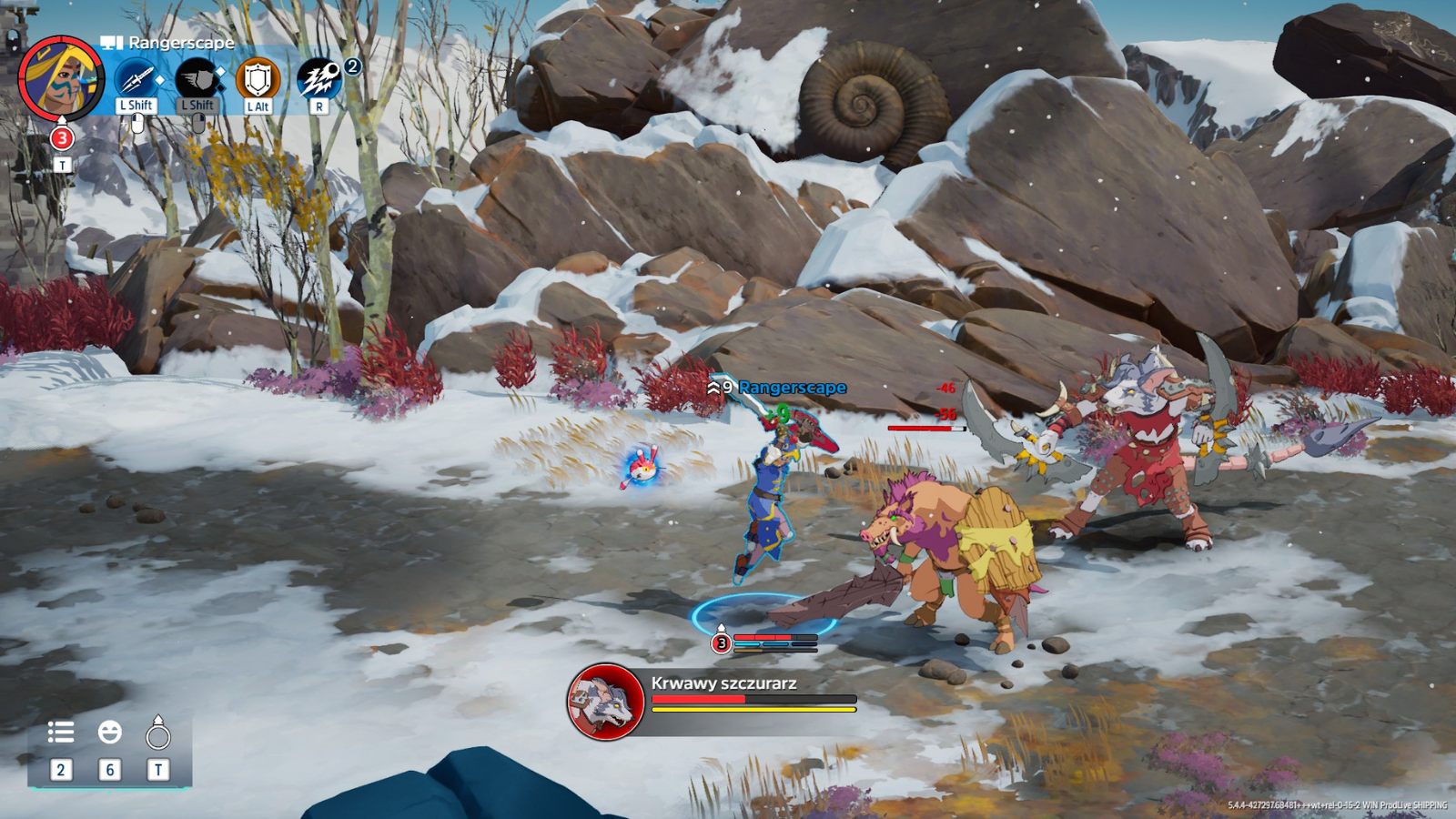Screen dimensions: 1456x819
Task: Trigger the orange shield block ability
Action: (258, 79)
